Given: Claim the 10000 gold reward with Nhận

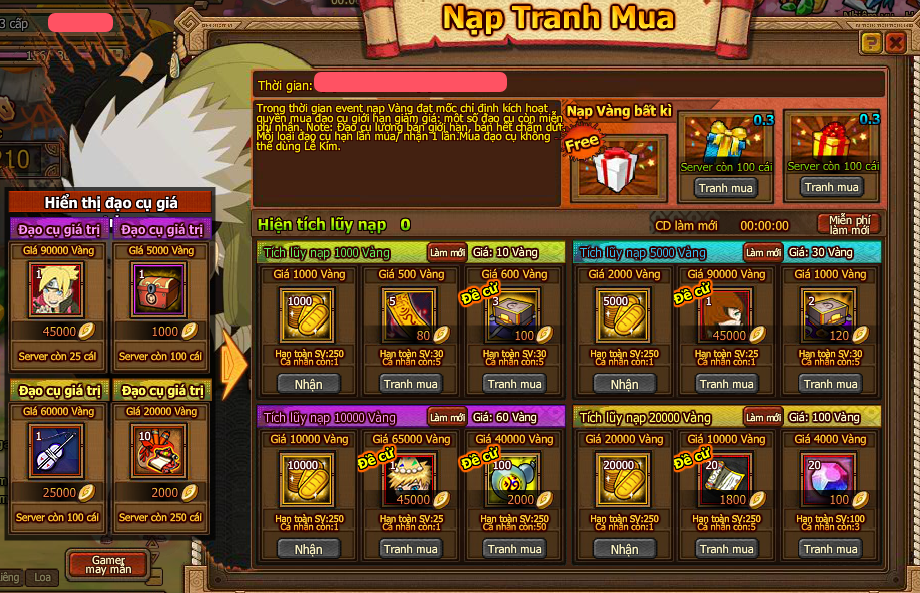Looking at the screenshot, I should pos(309,549).
